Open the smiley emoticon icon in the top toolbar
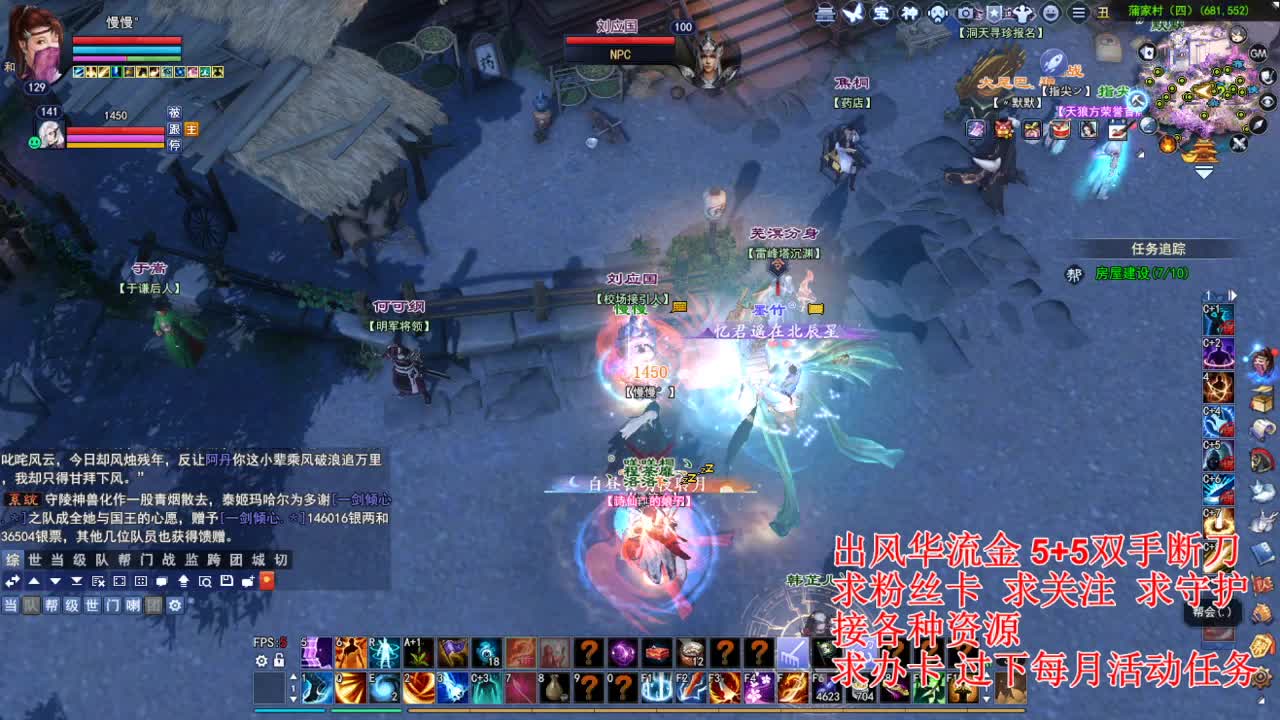This screenshot has height=720, width=1280. pyautogui.click(x=1050, y=13)
